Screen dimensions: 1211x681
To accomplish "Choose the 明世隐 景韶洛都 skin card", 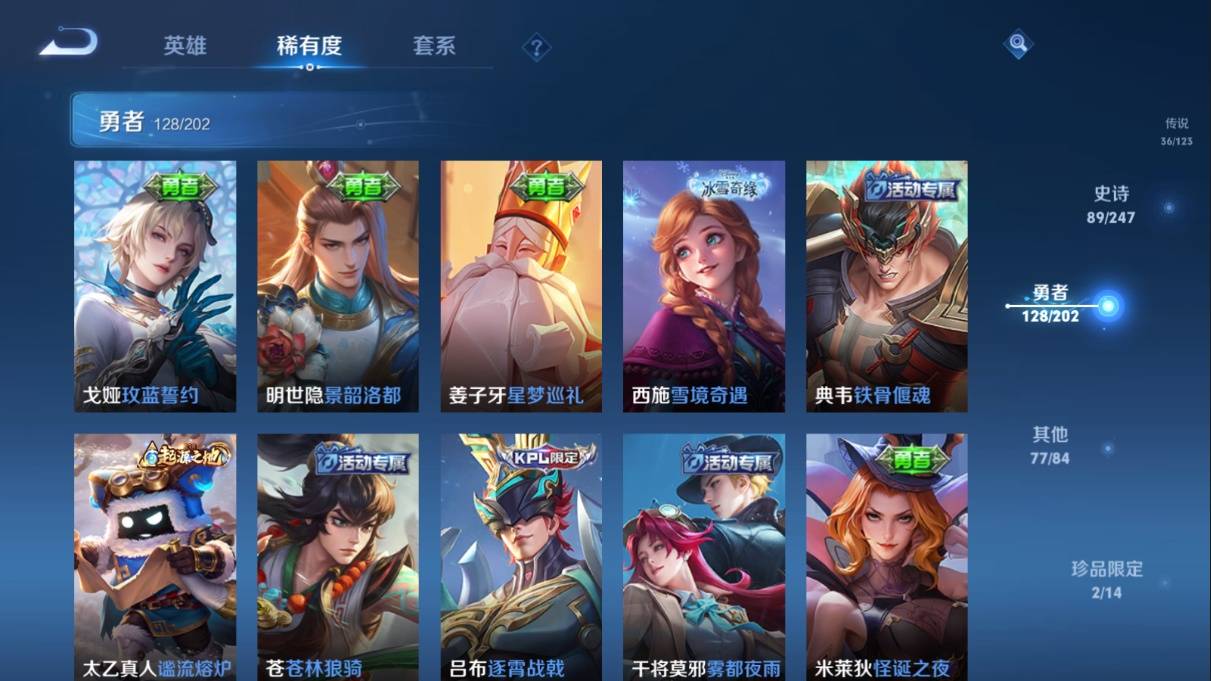I will 338,286.
